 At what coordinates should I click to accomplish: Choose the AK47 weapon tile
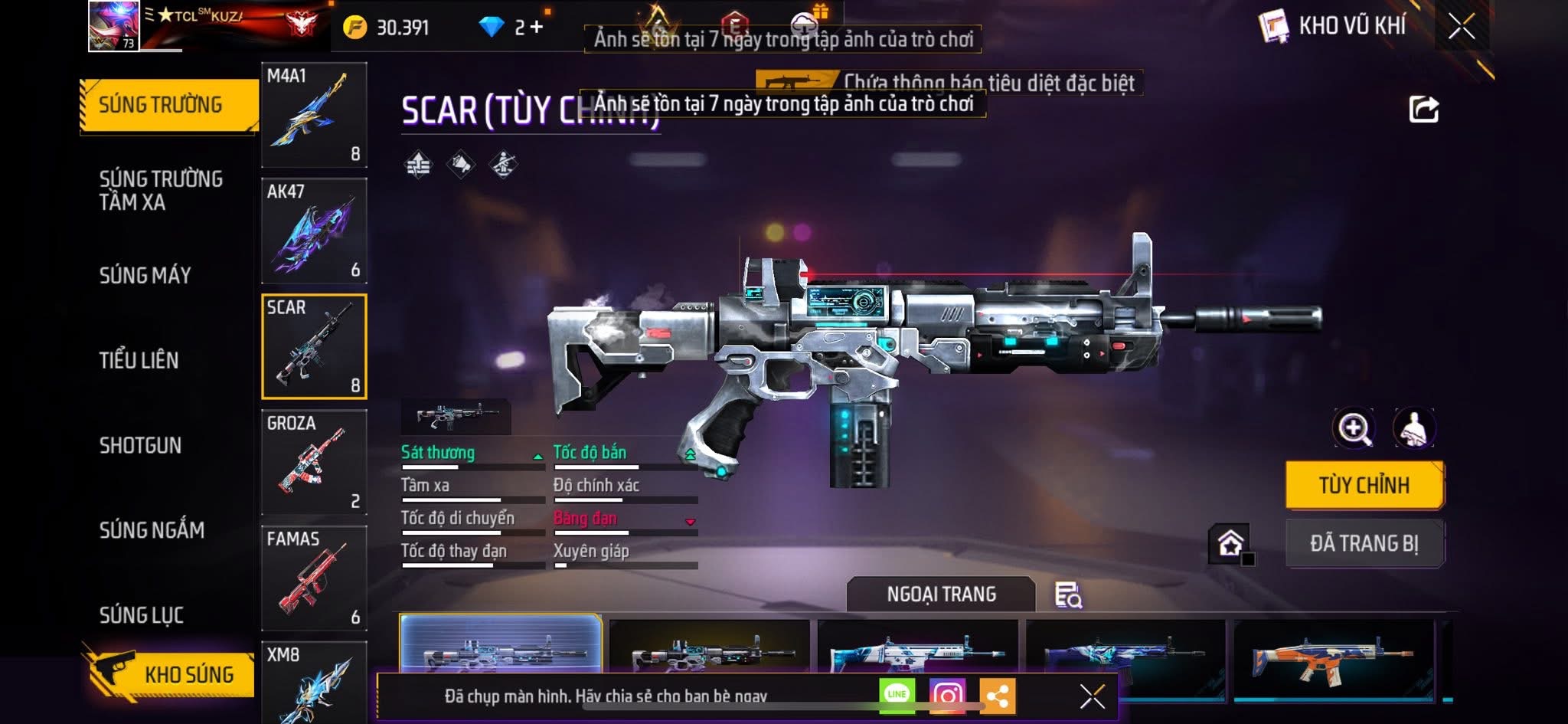tap(314, 231)
